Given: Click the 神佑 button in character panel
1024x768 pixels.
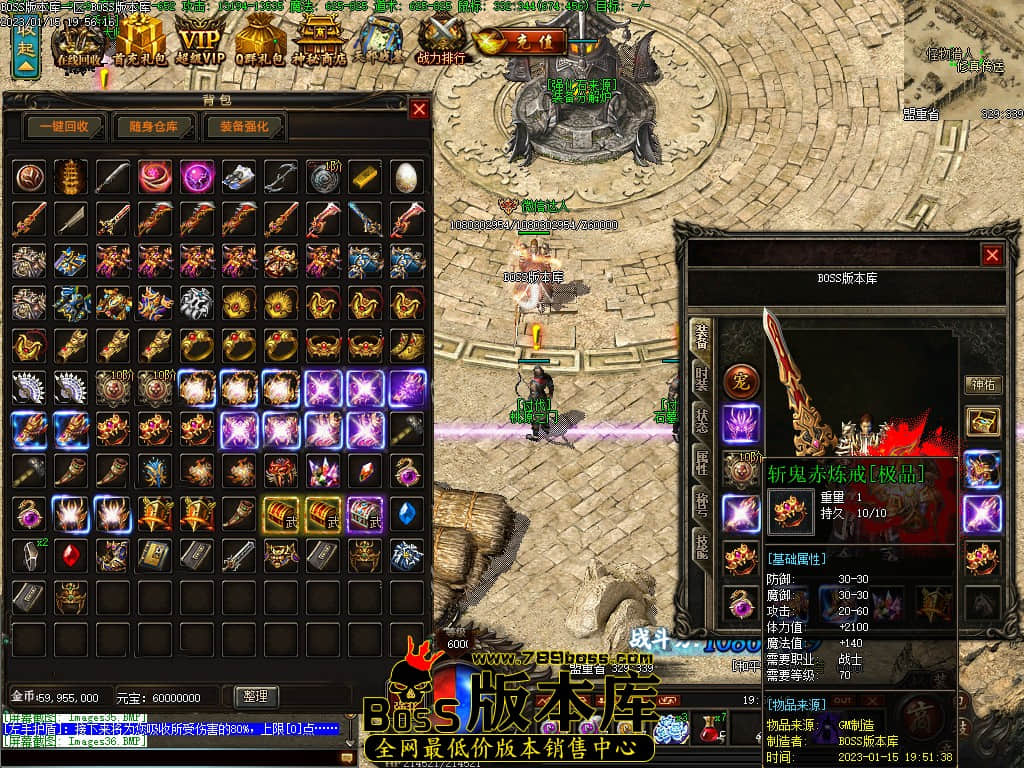Looking at the screenshot, I should tap(982, 384).
